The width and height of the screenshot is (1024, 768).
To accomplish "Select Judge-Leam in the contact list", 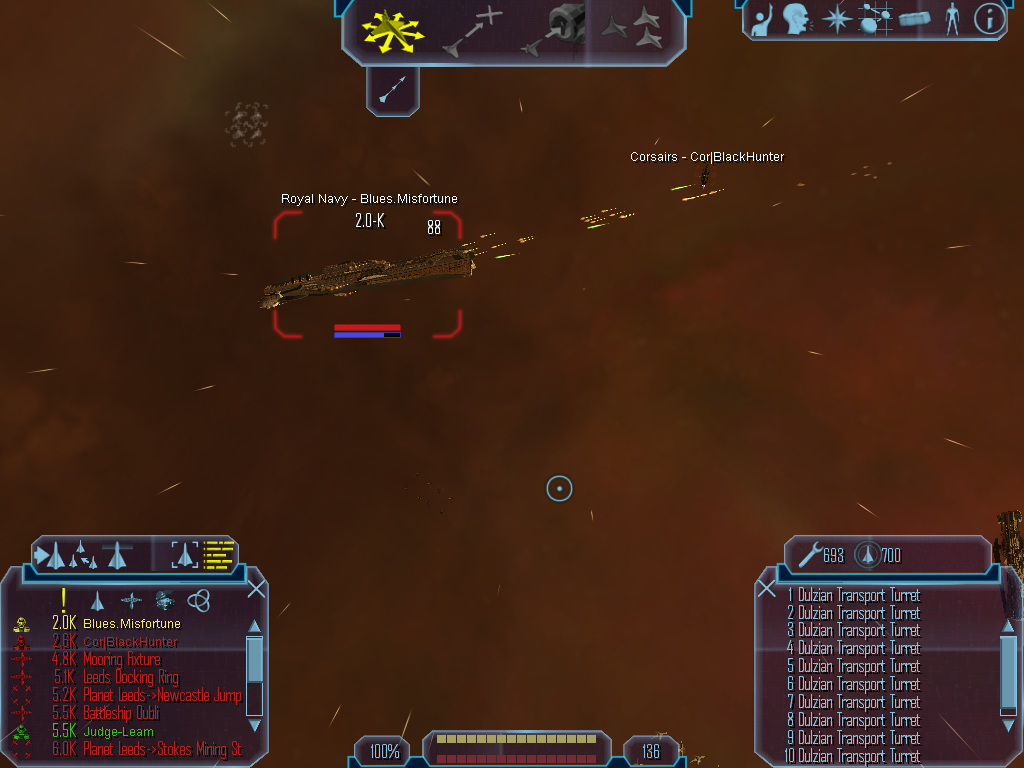I will [x=118, y=732].
